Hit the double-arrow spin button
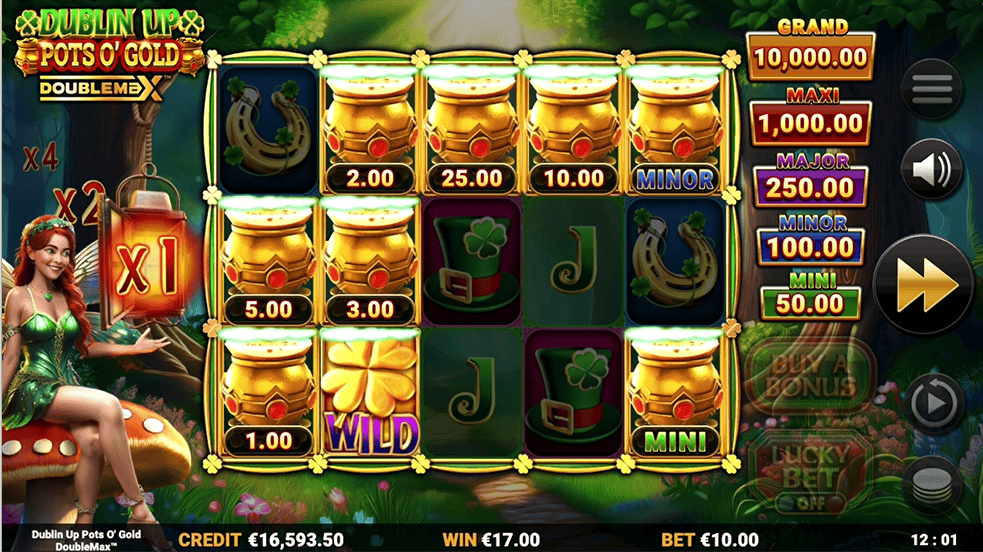Image resolution: width=983 pixels, height=552 pixels. point(923,285)
